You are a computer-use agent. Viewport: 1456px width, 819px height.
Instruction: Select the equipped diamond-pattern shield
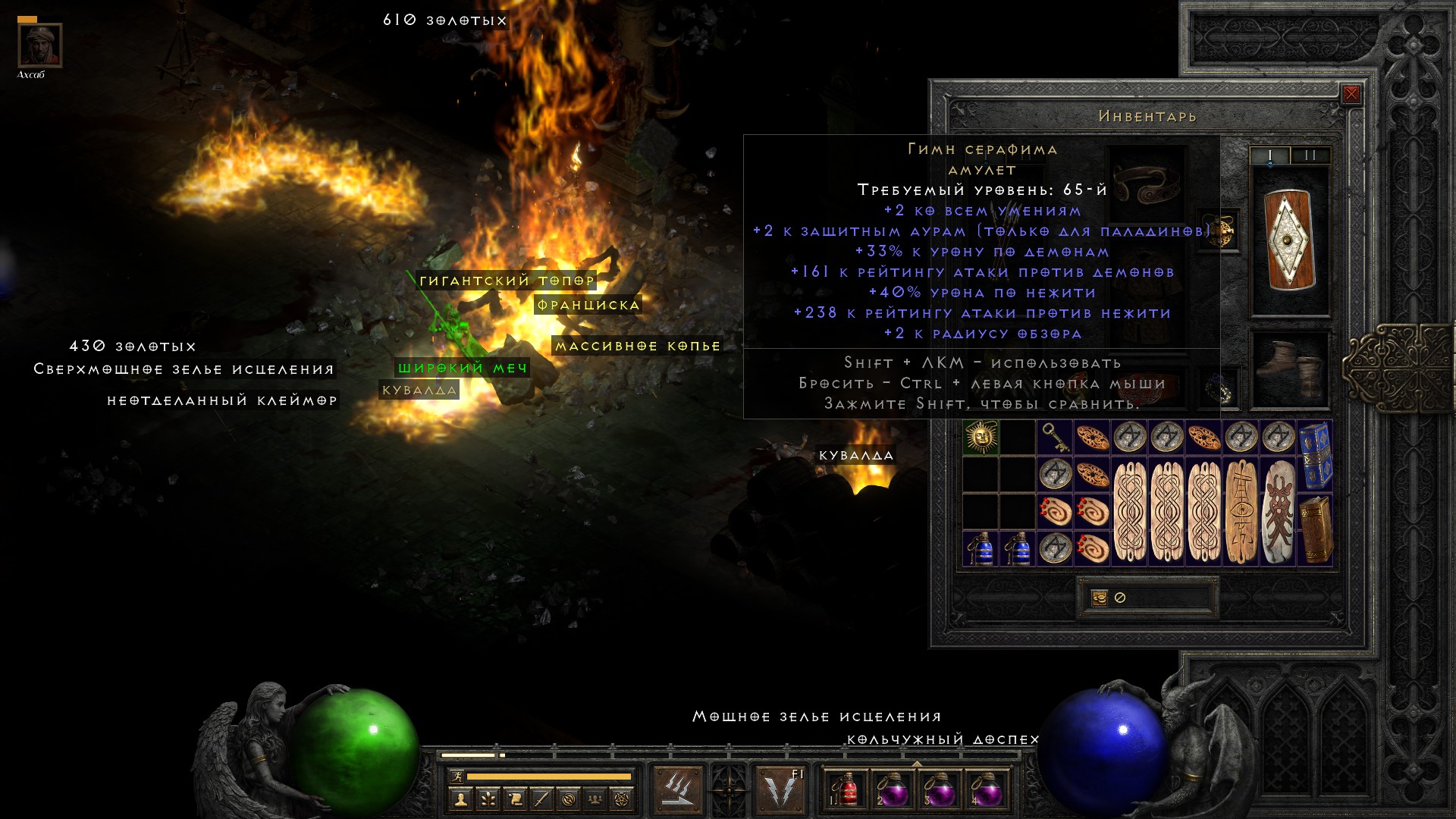1290,240
